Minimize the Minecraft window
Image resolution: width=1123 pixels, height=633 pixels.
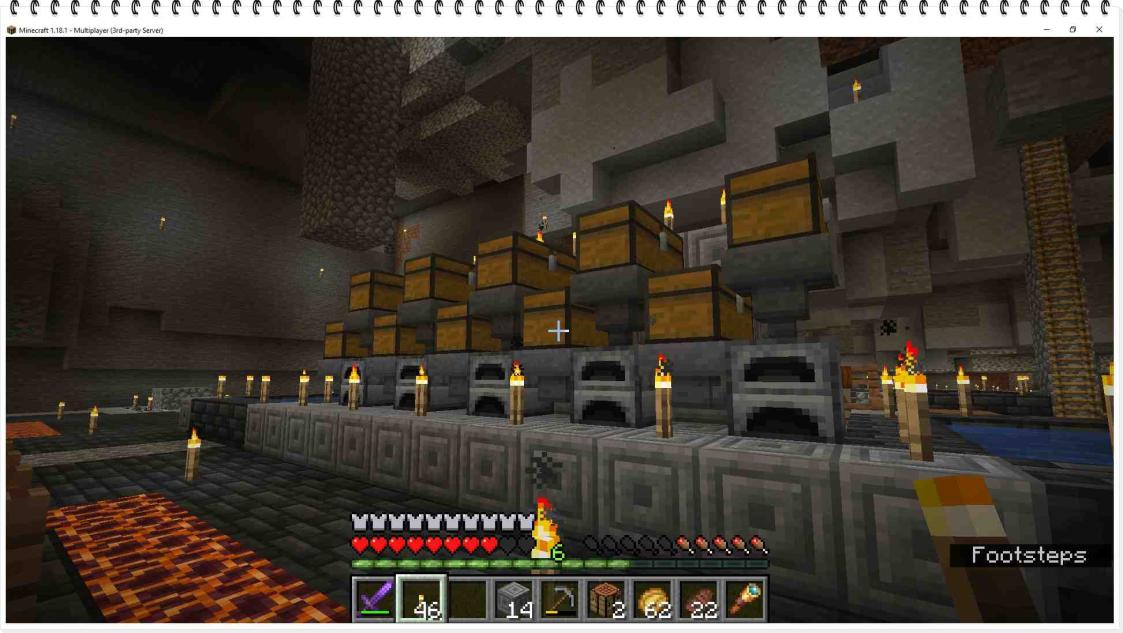pyautogui.click(x=1047, y=30)
